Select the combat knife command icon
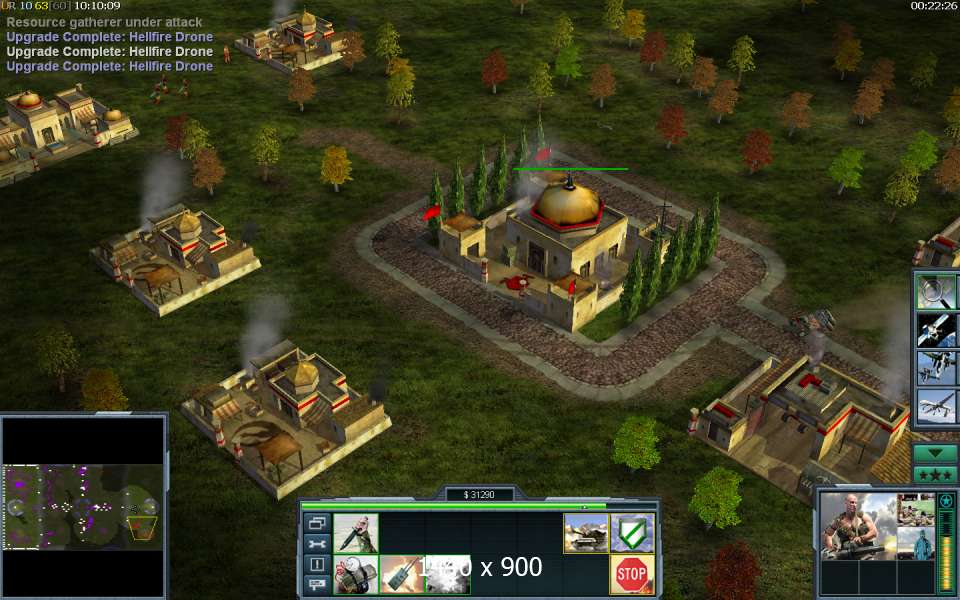The width and height of the screenshot is (960, 600). pos(355,533)
